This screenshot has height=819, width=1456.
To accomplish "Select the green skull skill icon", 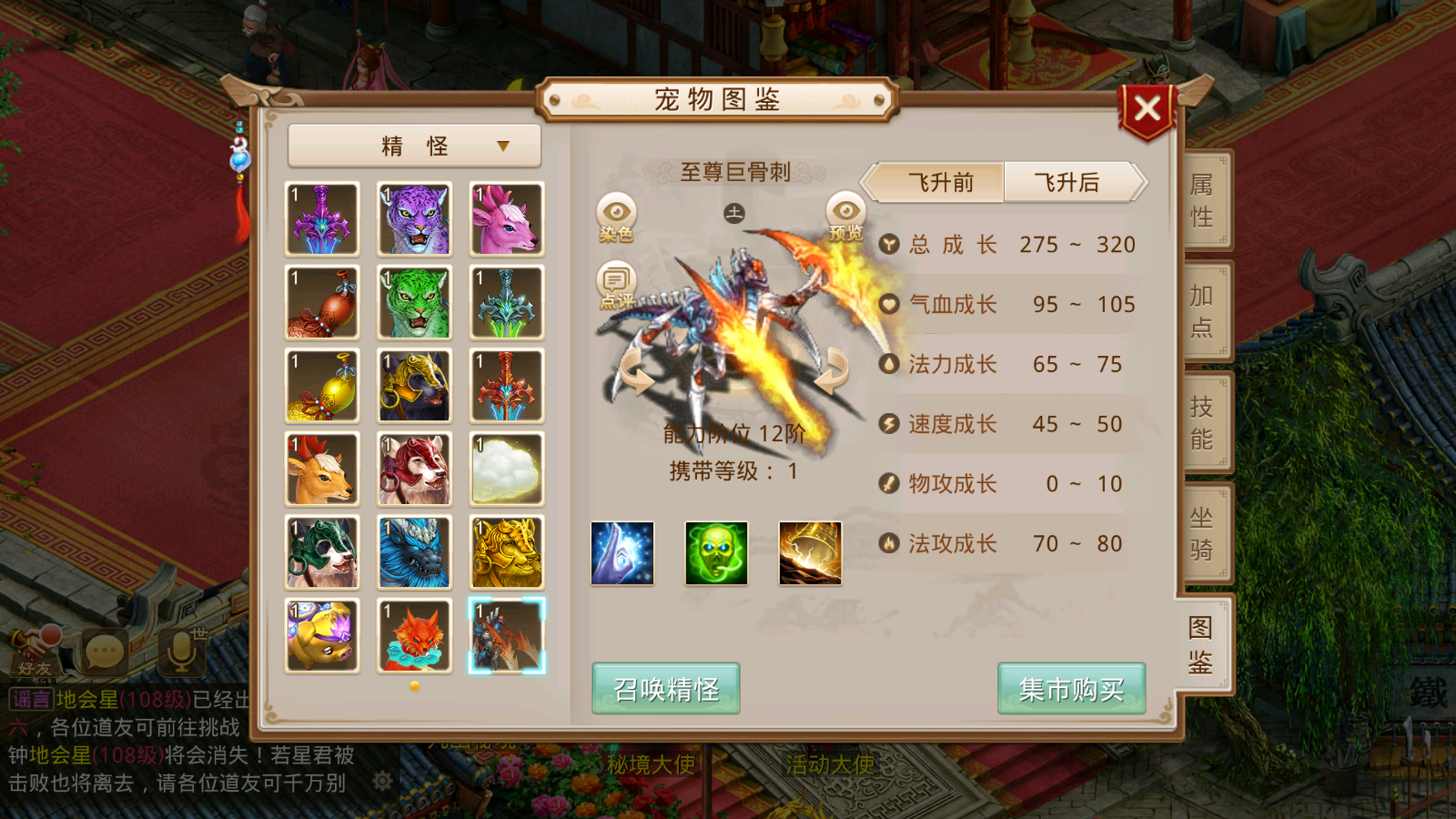I will click(x=716, y=553).
